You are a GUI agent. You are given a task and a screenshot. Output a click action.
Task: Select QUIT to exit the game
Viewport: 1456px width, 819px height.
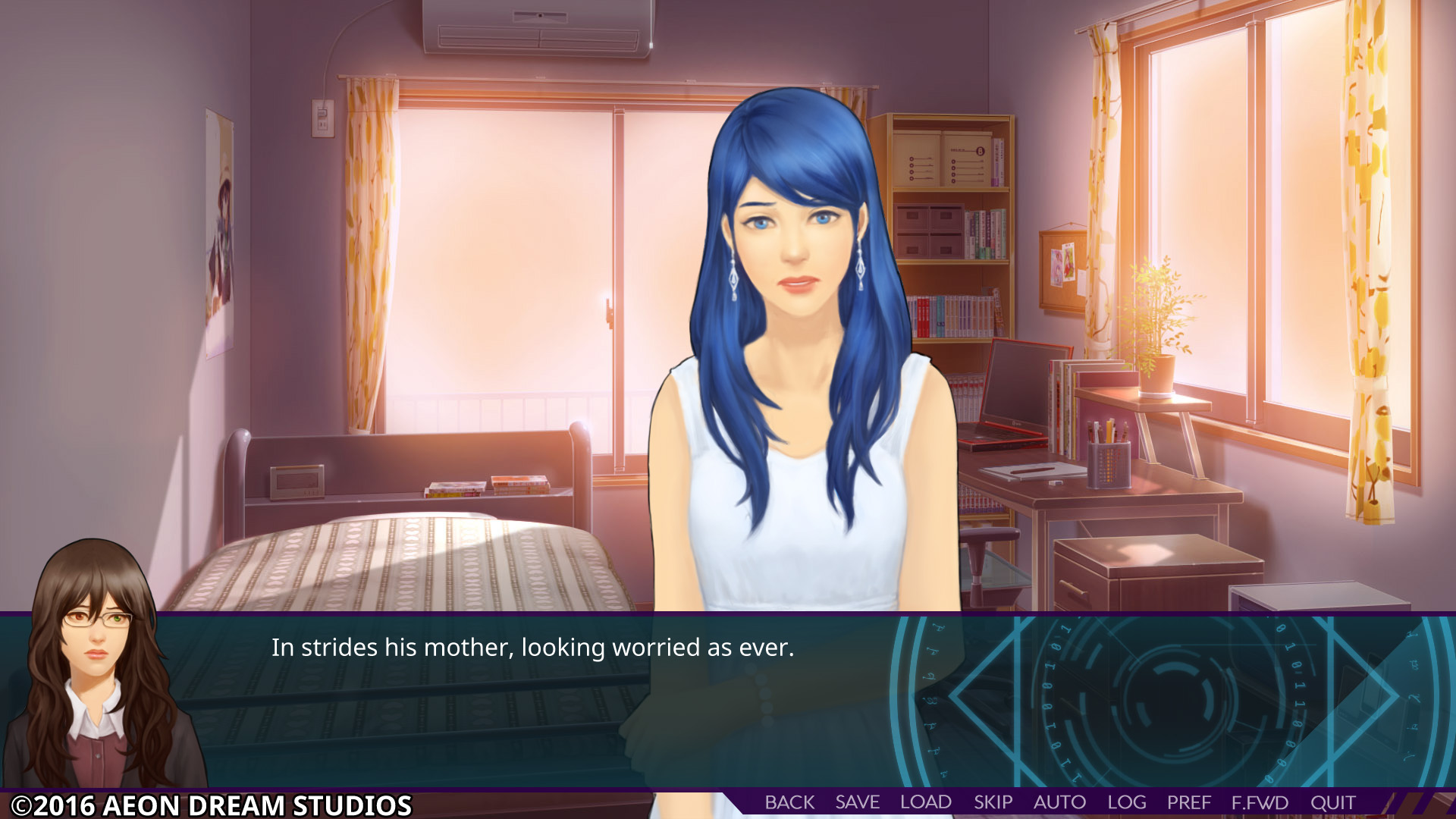(x=1333, y=802)
